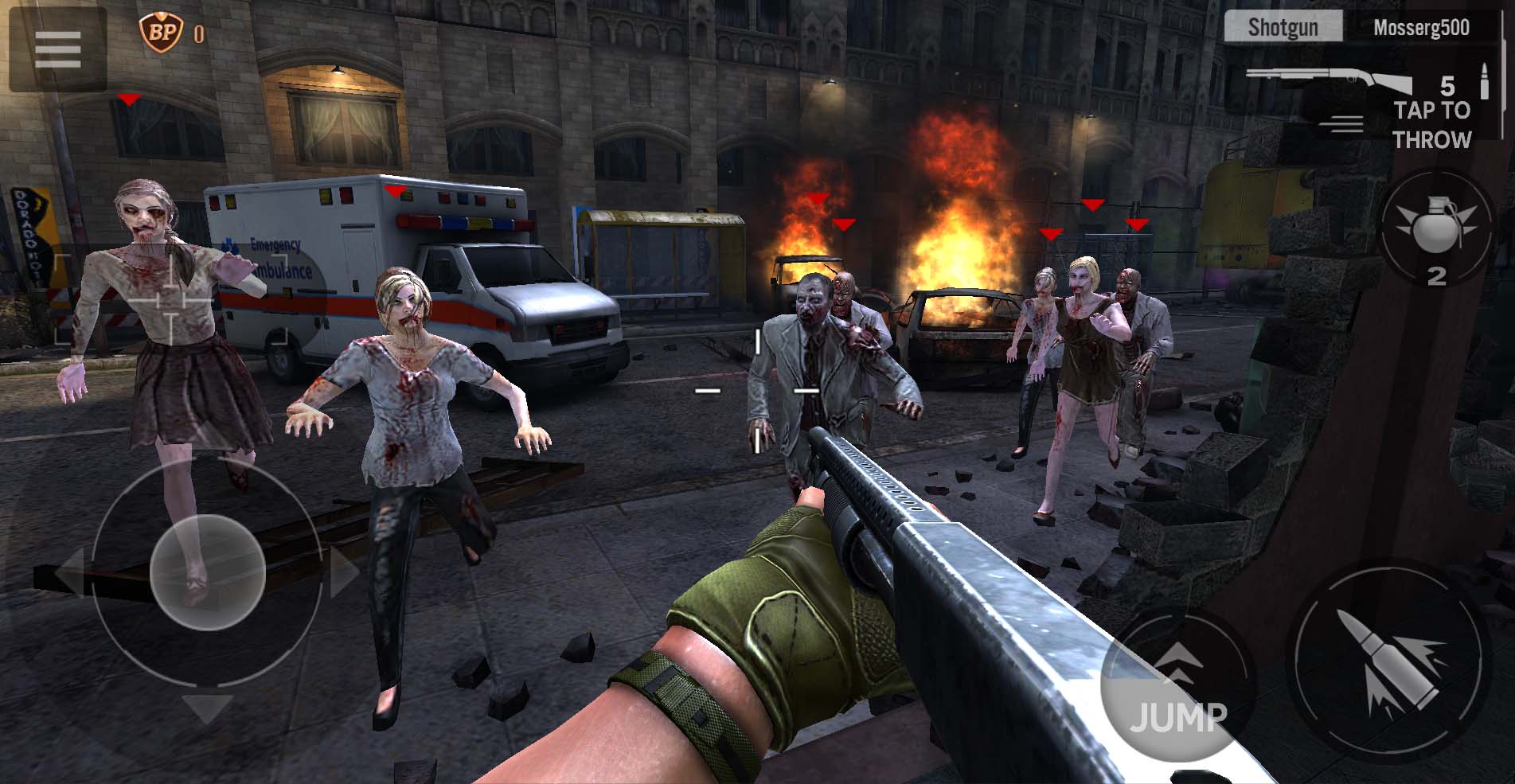The width and height of the screenshot is (1515, 784).
Task: Open the hamburger menu
Action: pos(57,49)
